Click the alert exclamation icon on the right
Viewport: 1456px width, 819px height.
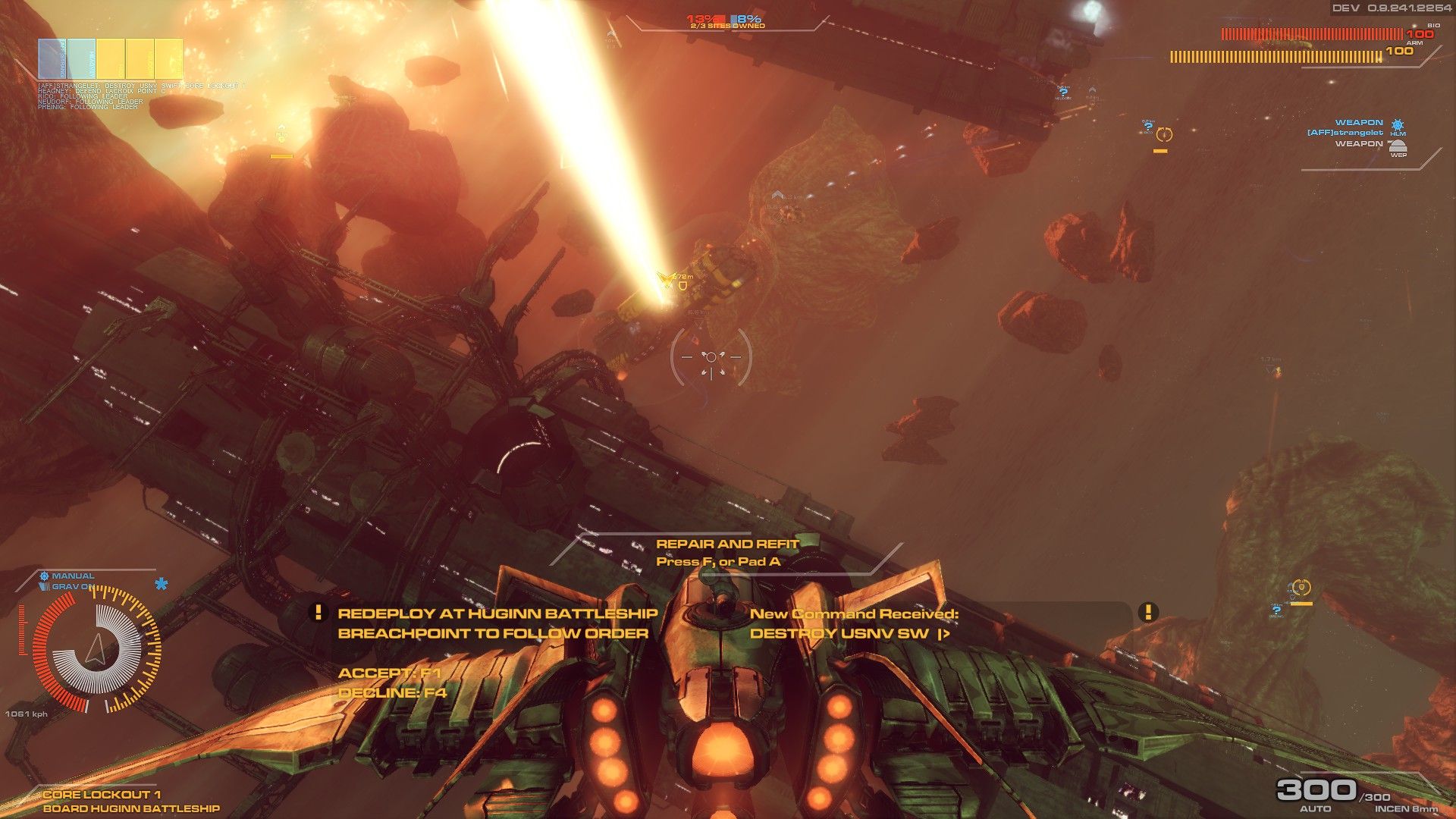tap(1149, 611)
